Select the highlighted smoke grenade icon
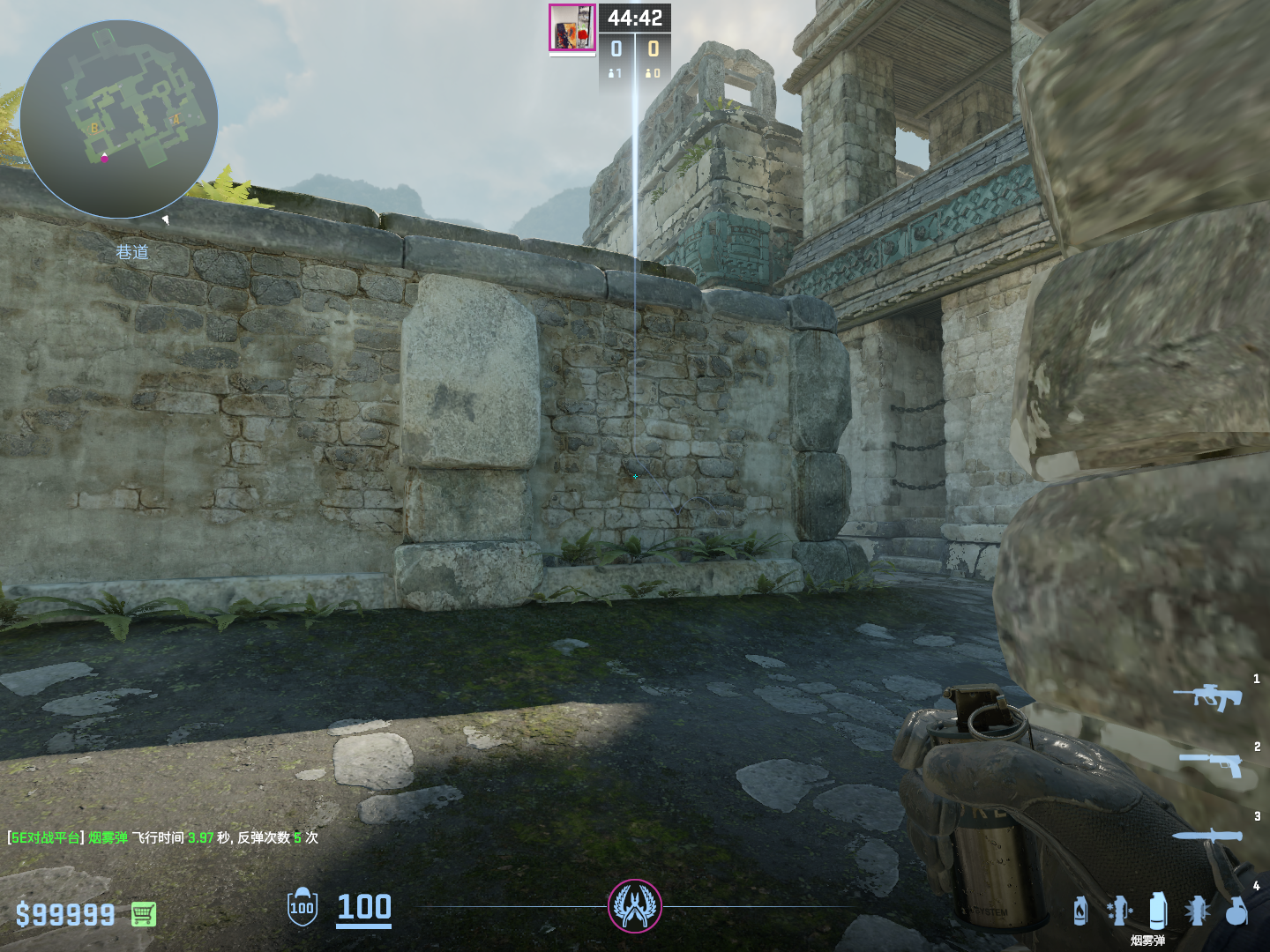This screenshot has height=952, width=1270. pos(1158,910)
